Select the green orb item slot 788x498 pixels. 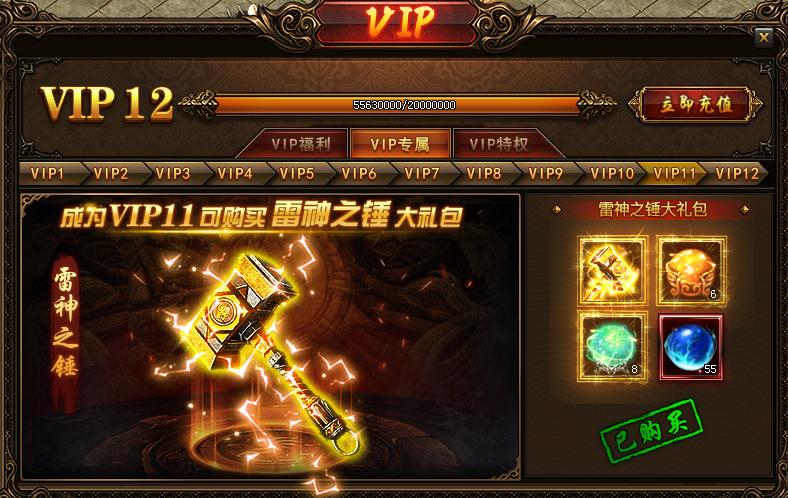coord(612,346)
